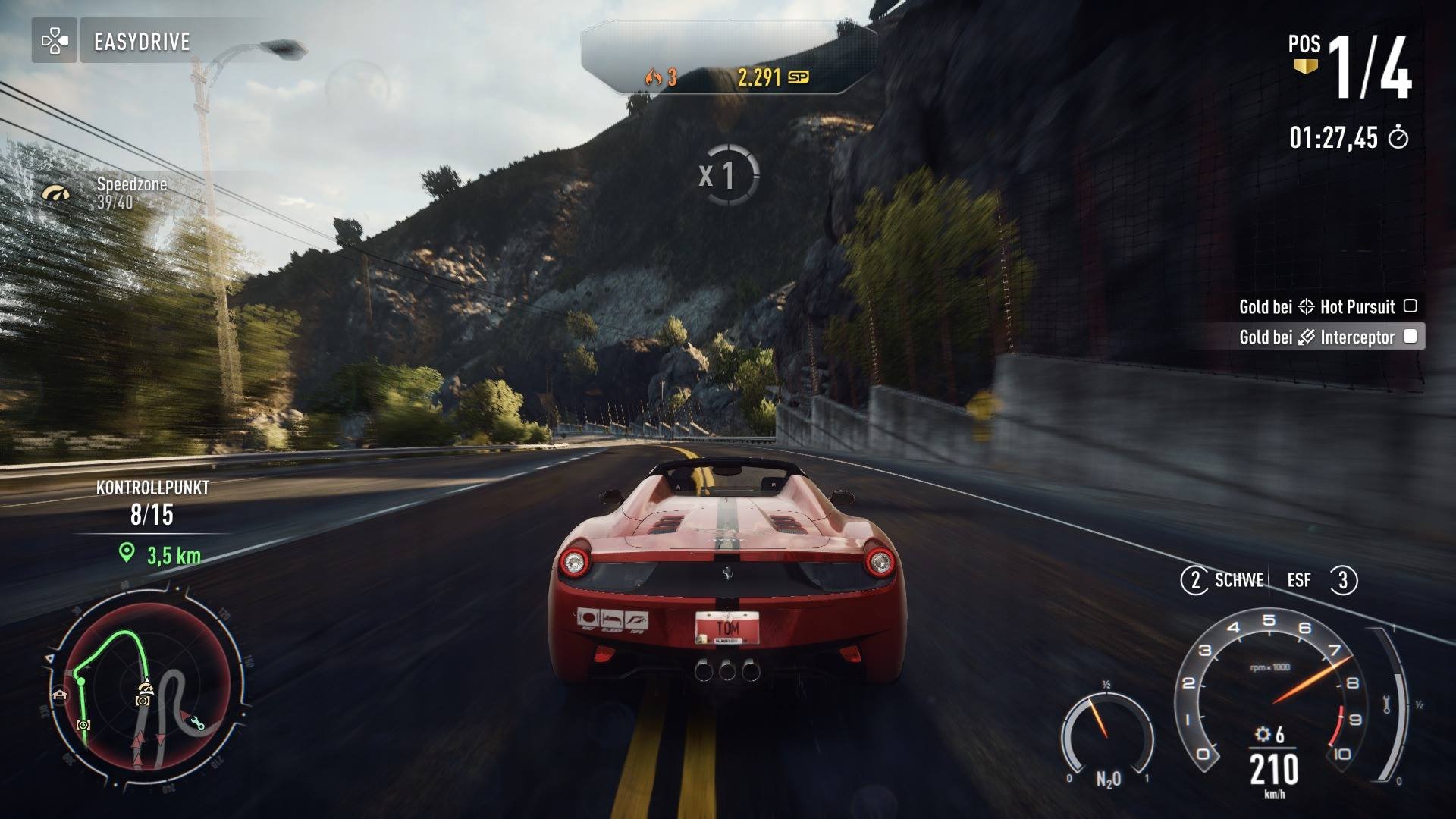Viewport: 1456px width, 819px height.
Task: Open the EasyDrive menu
Action: (x=144, y=42)
